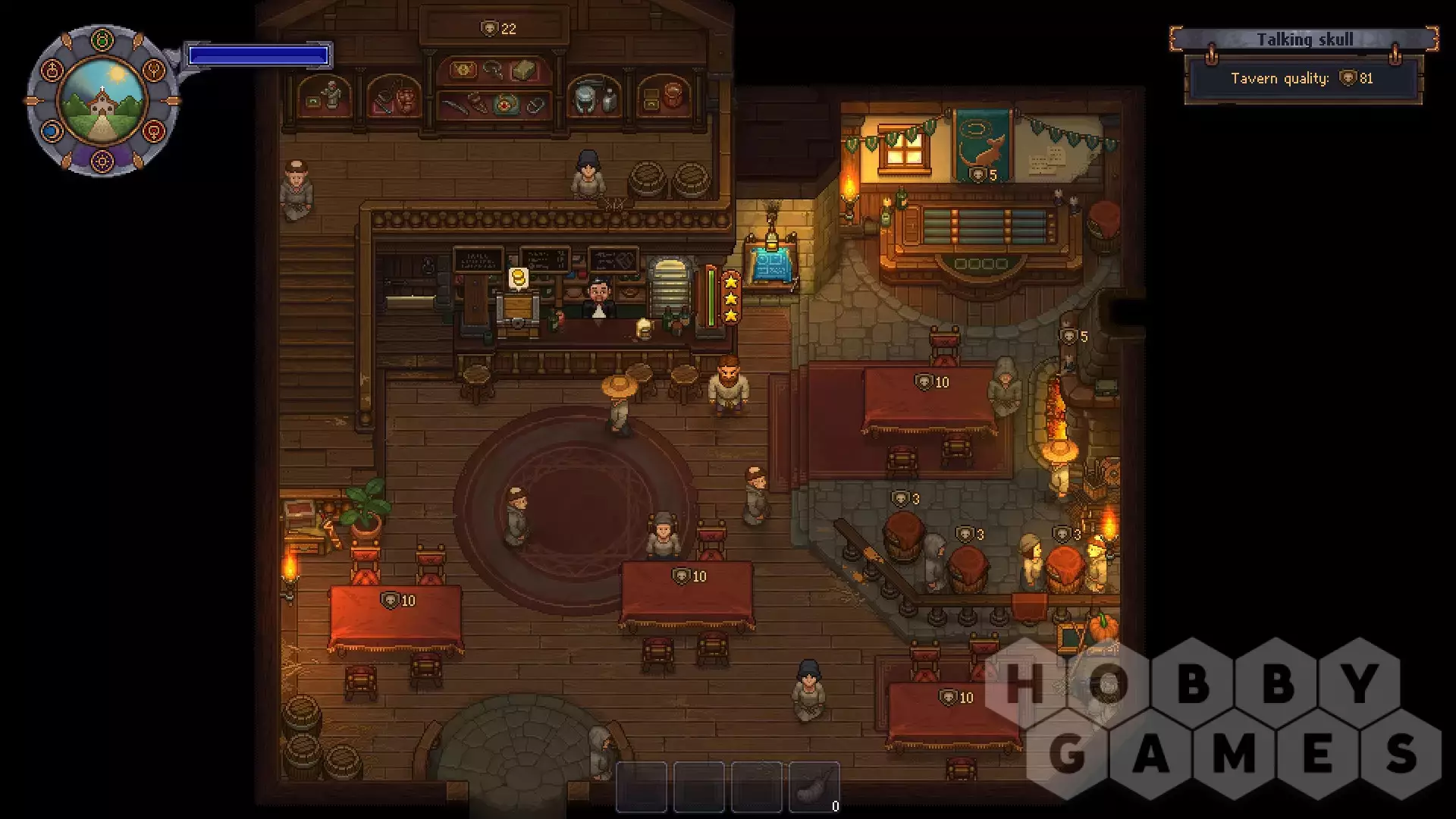Viewport: 1456px width, 819px height.
Task: Click the day-cycle wheel with church
Action: tap(102, 101)
